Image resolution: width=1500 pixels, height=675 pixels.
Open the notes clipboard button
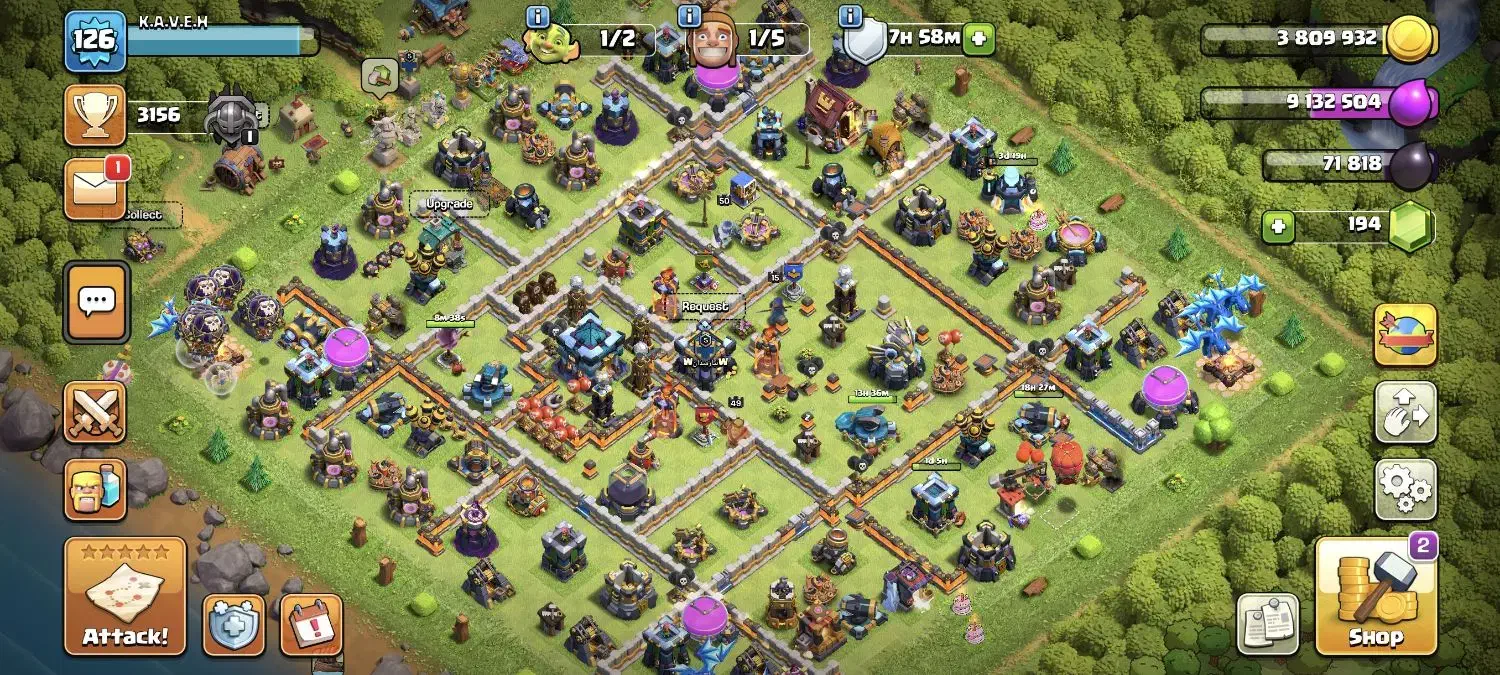pyautogui.click(x=1268, y=624)
